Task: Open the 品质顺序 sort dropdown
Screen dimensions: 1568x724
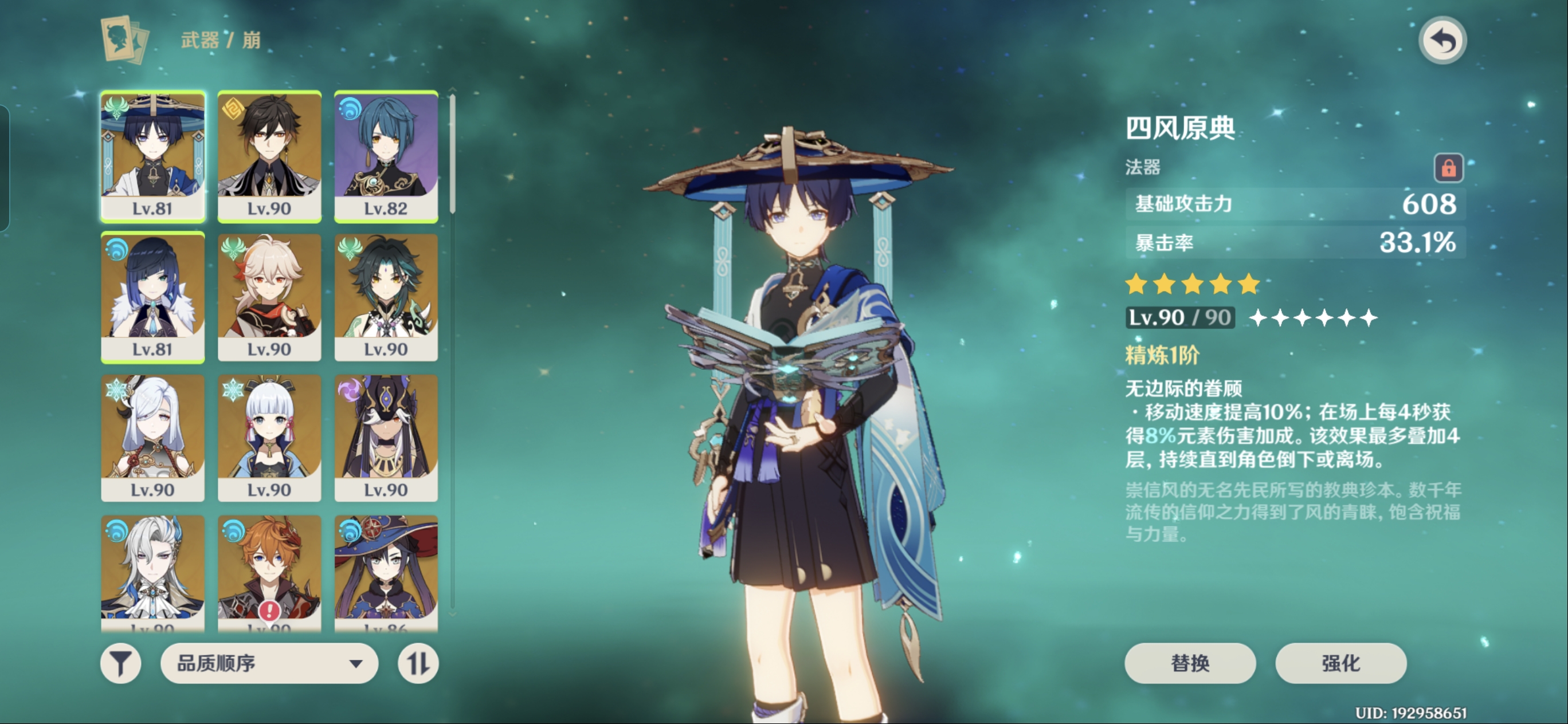Action: 269,663
